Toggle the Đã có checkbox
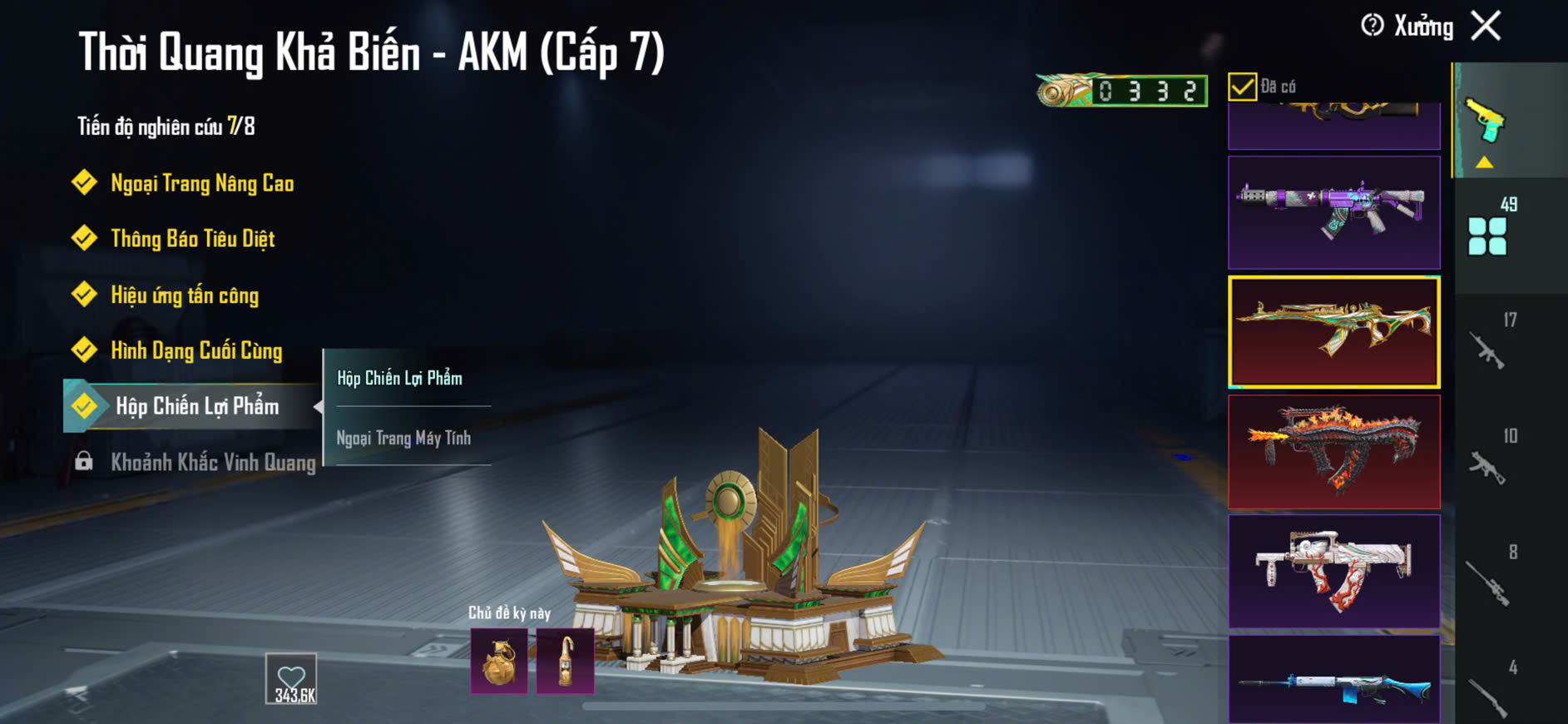The image size is (1568, 724). [x=1242, y=87]
